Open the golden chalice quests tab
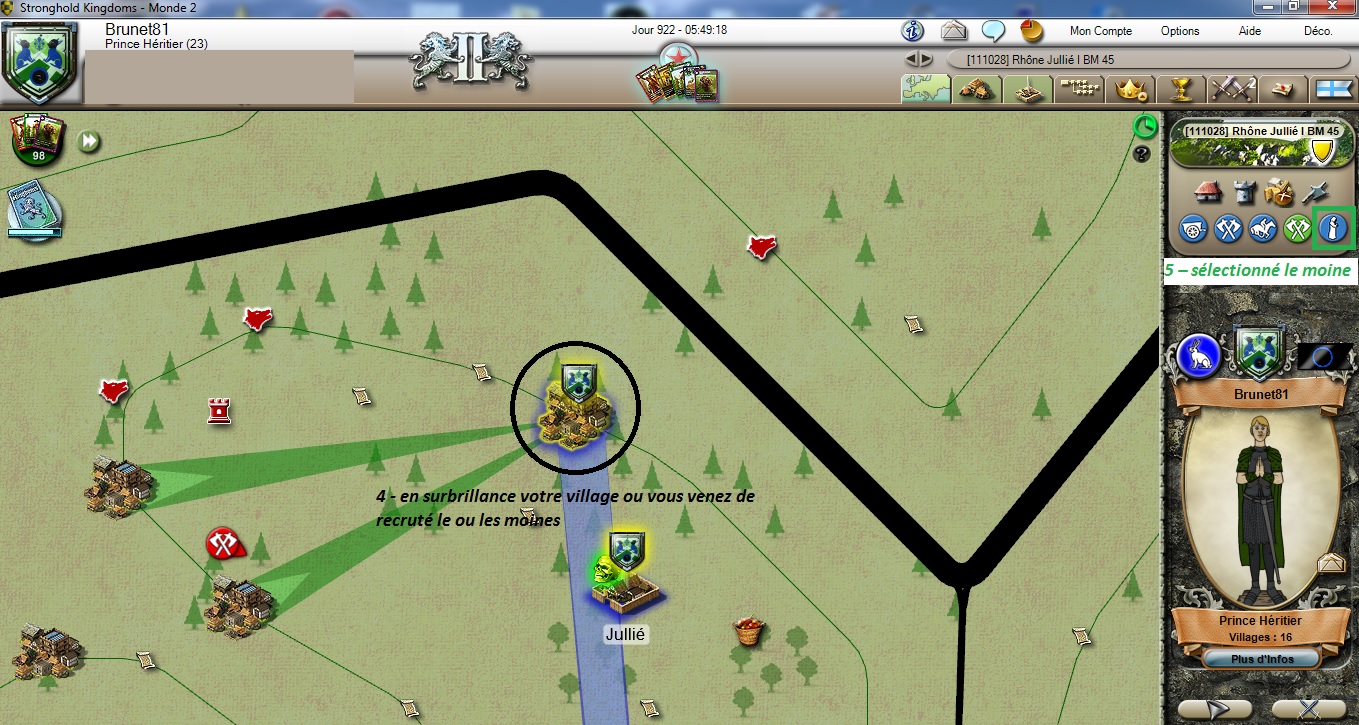This screenshot has height=725, width=1359. 1181,89
